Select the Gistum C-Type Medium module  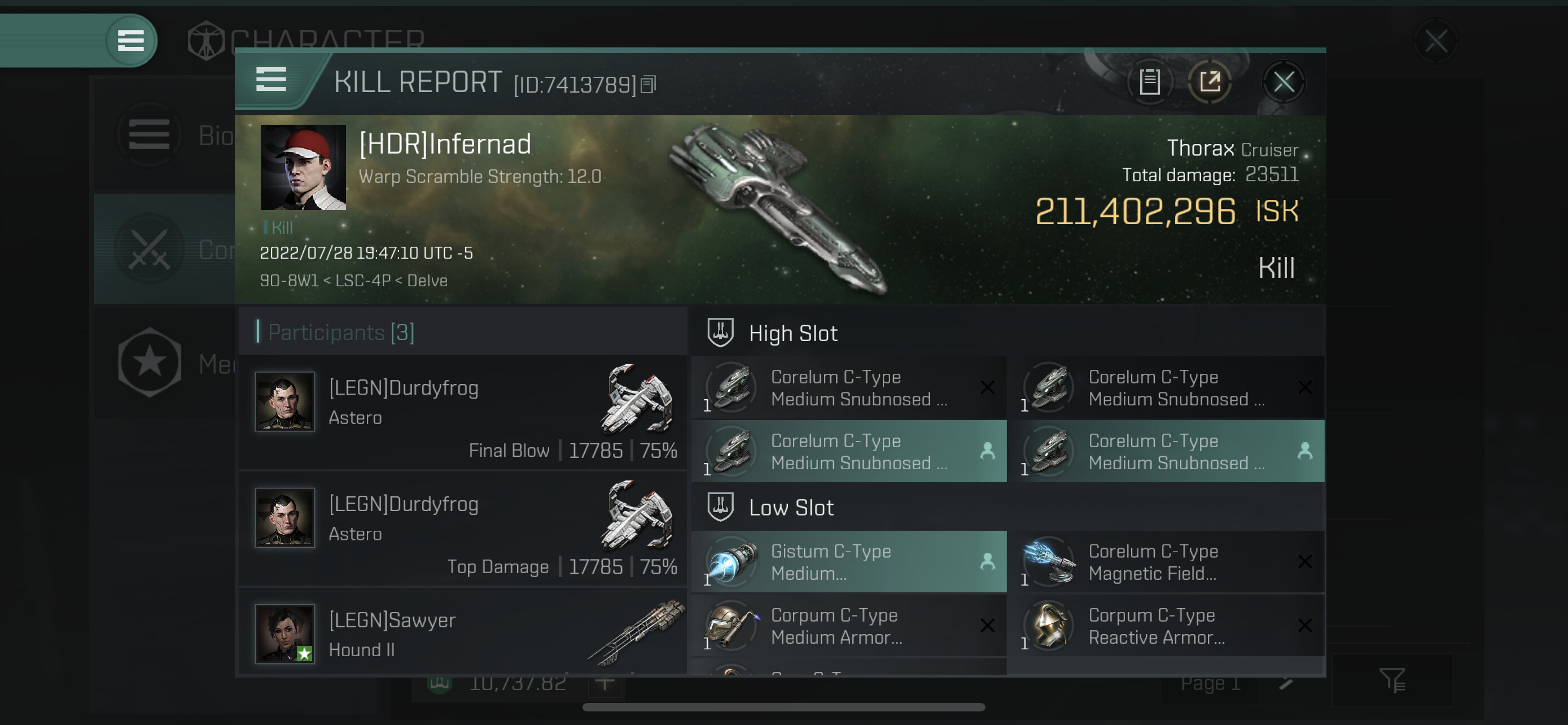coord(848,562)
